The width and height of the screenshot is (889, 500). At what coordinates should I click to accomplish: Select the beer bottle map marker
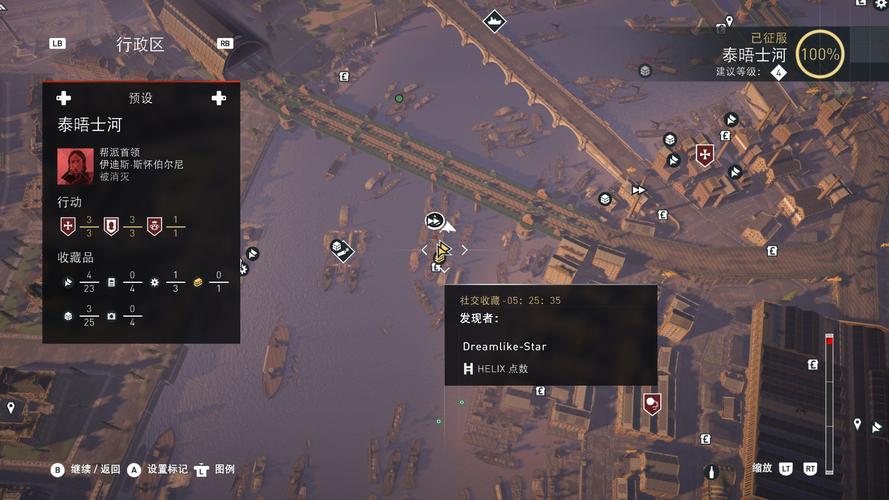coord(712,471)
